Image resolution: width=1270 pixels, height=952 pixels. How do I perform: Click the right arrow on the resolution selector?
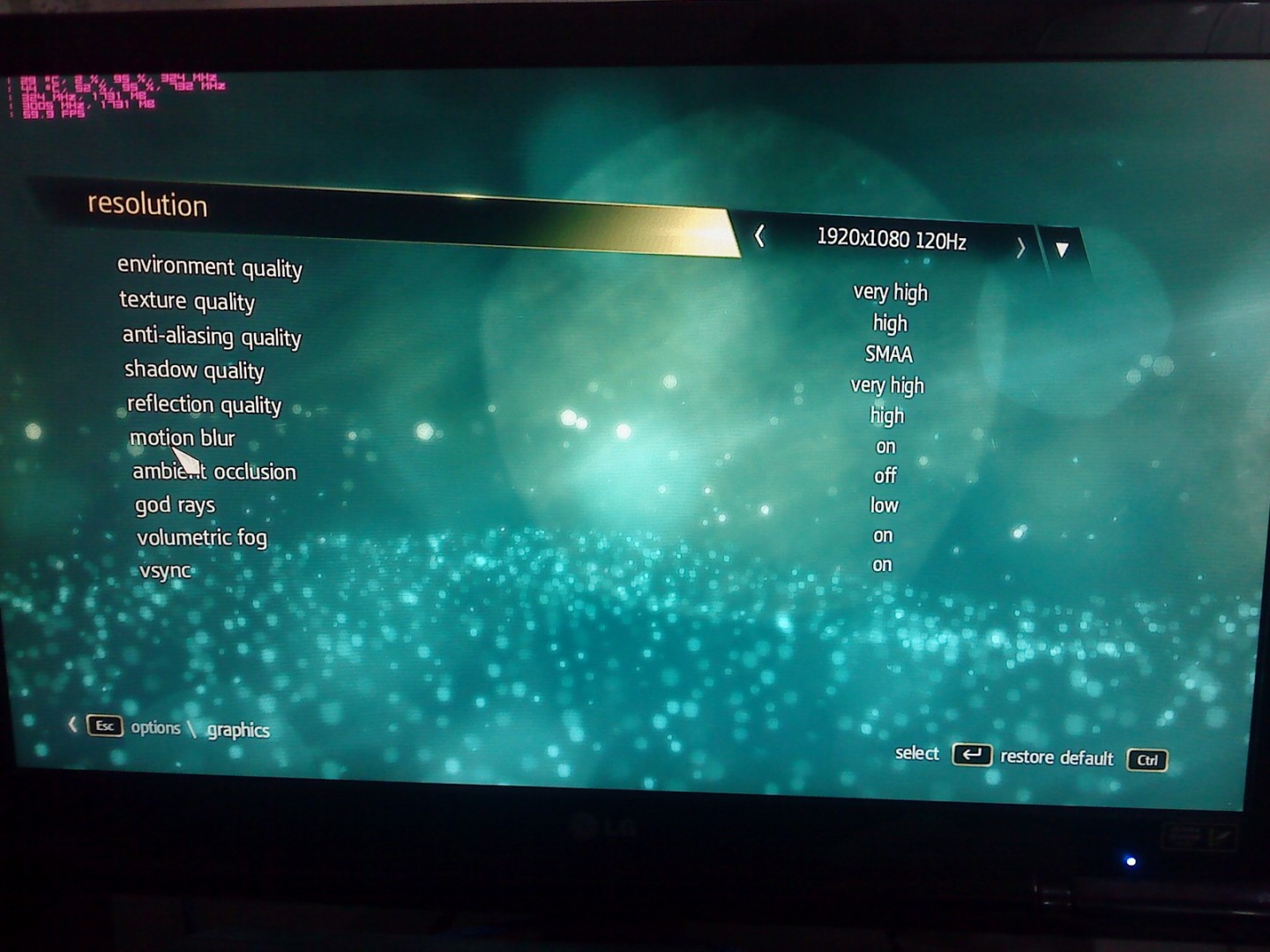(x=1020, y=248)
